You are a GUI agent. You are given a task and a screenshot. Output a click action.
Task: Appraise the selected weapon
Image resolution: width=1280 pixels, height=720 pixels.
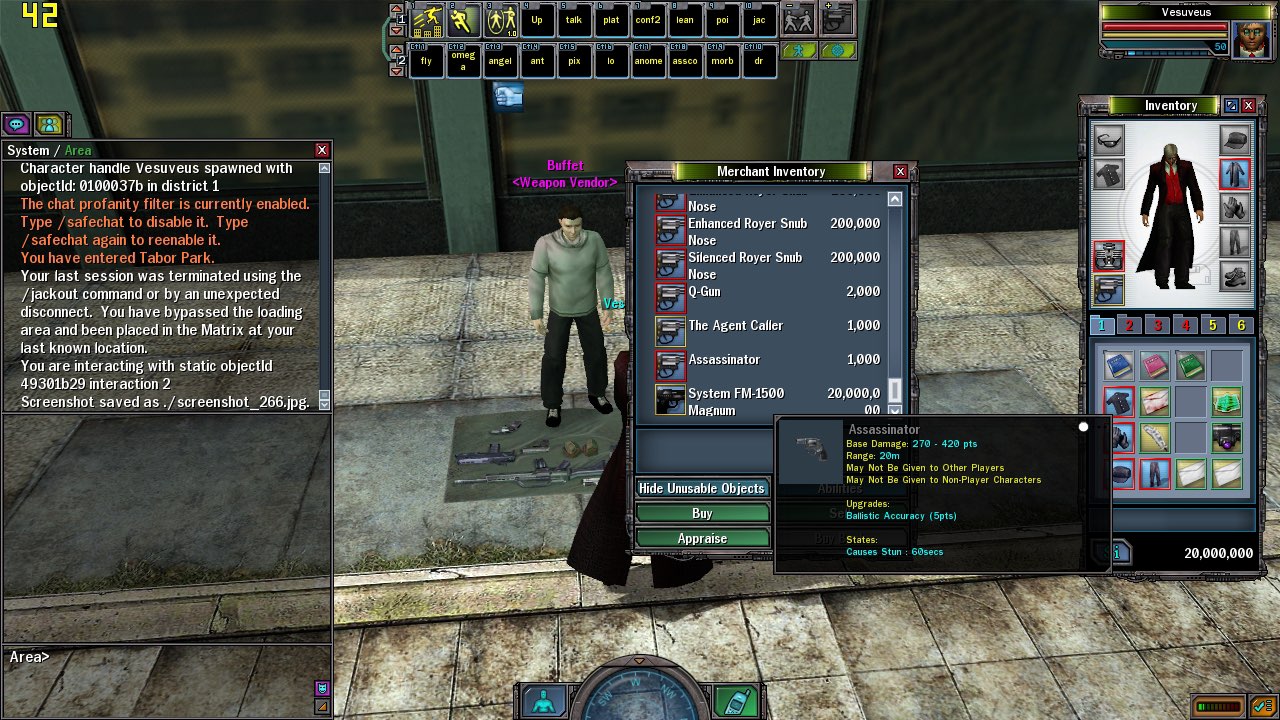(702, 538)
